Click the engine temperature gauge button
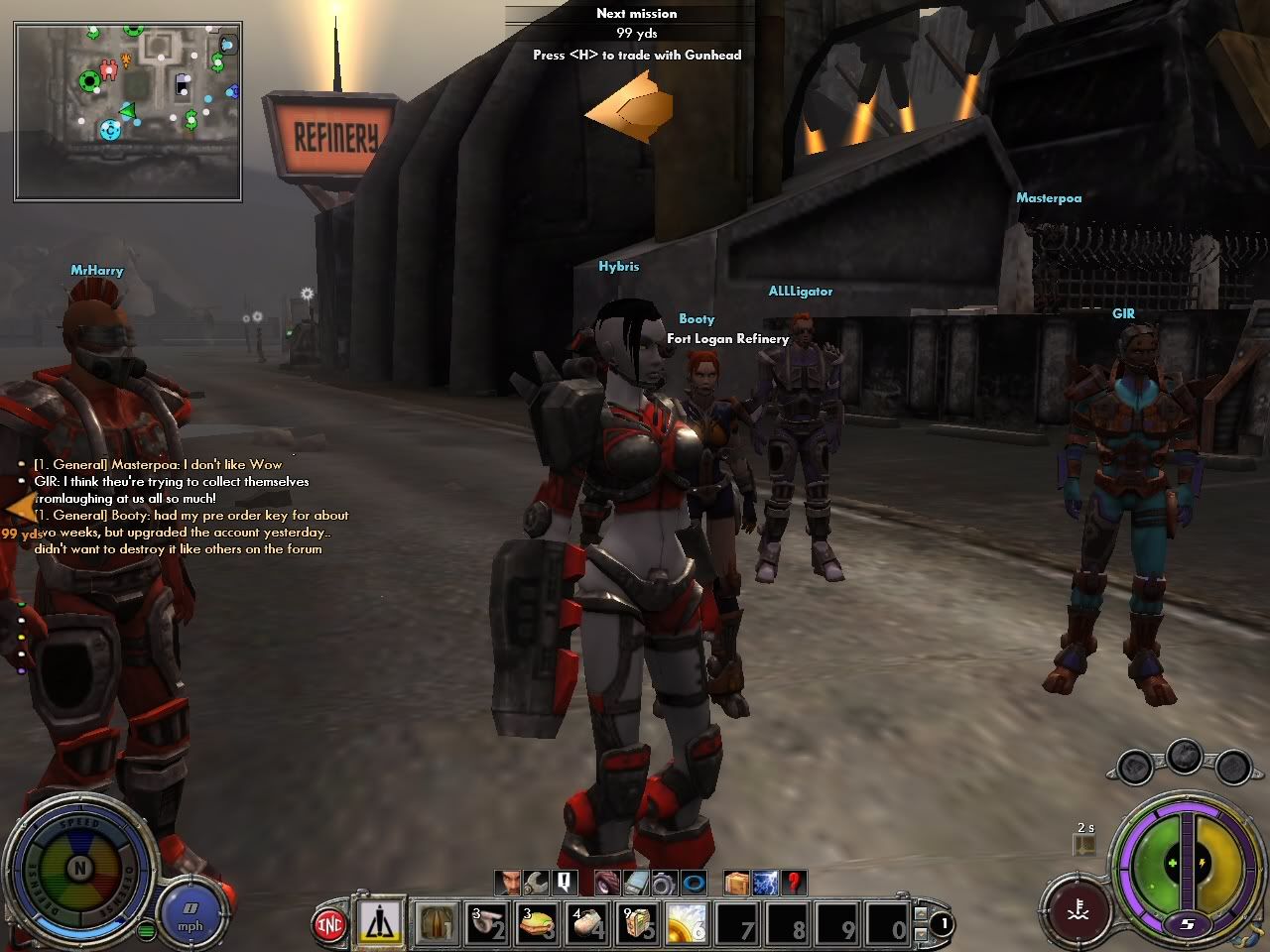The height and width of the screenshot is (952, 1270). click(x=1077, y=909)
